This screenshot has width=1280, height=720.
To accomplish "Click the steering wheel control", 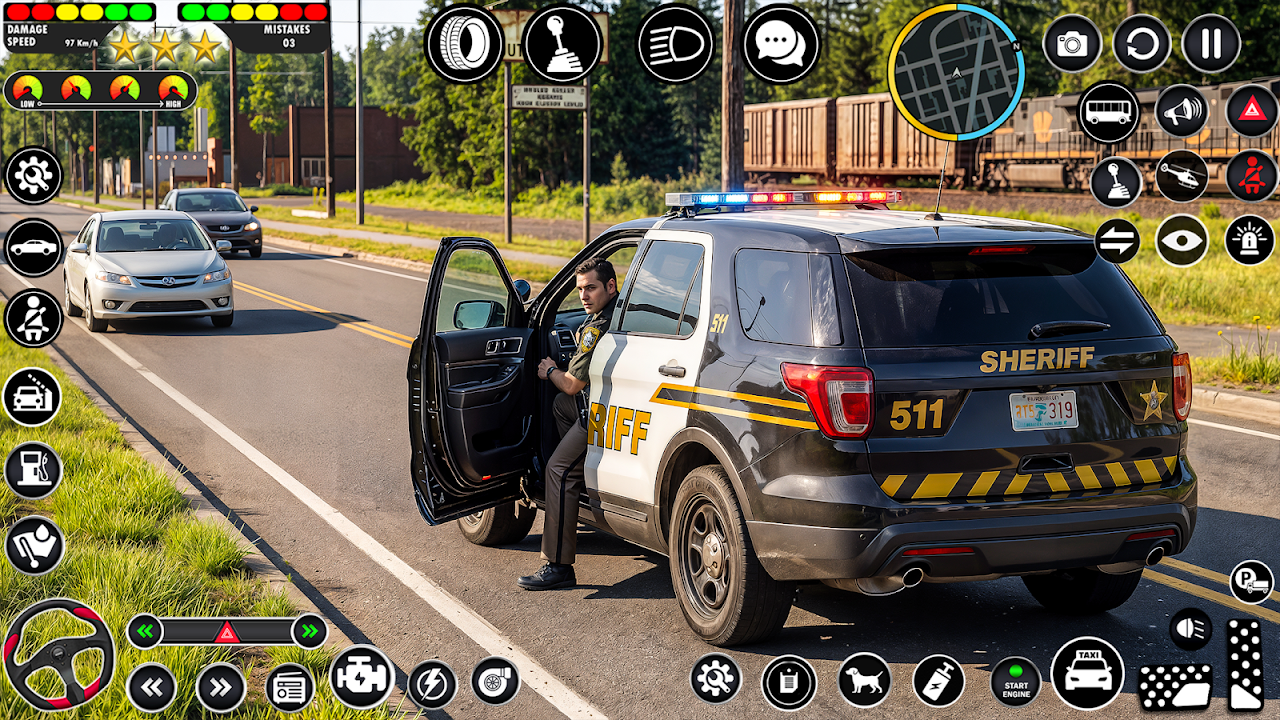I will tap(58, 655).
